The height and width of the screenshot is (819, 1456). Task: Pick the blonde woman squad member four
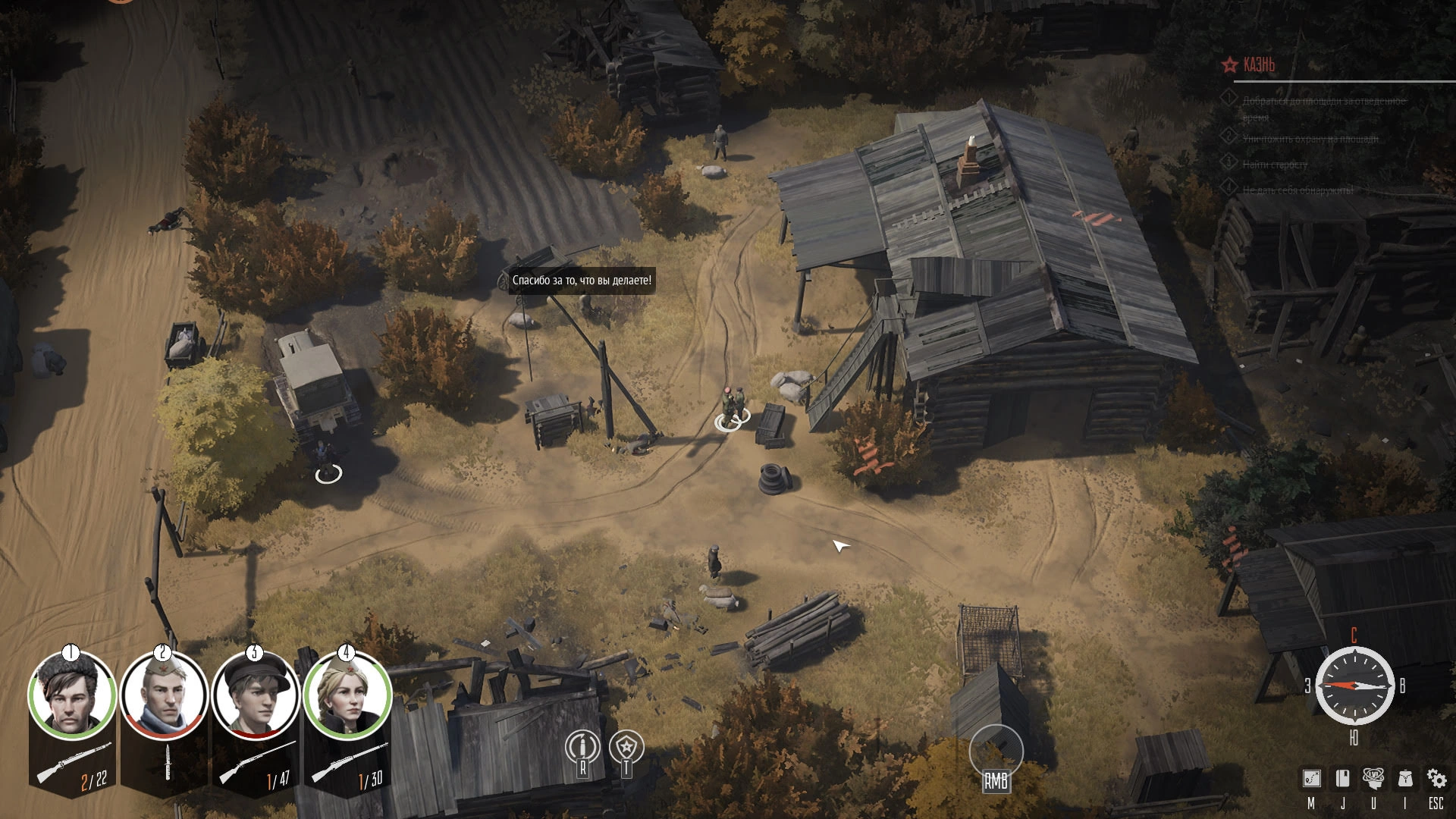tap(347, 695)
